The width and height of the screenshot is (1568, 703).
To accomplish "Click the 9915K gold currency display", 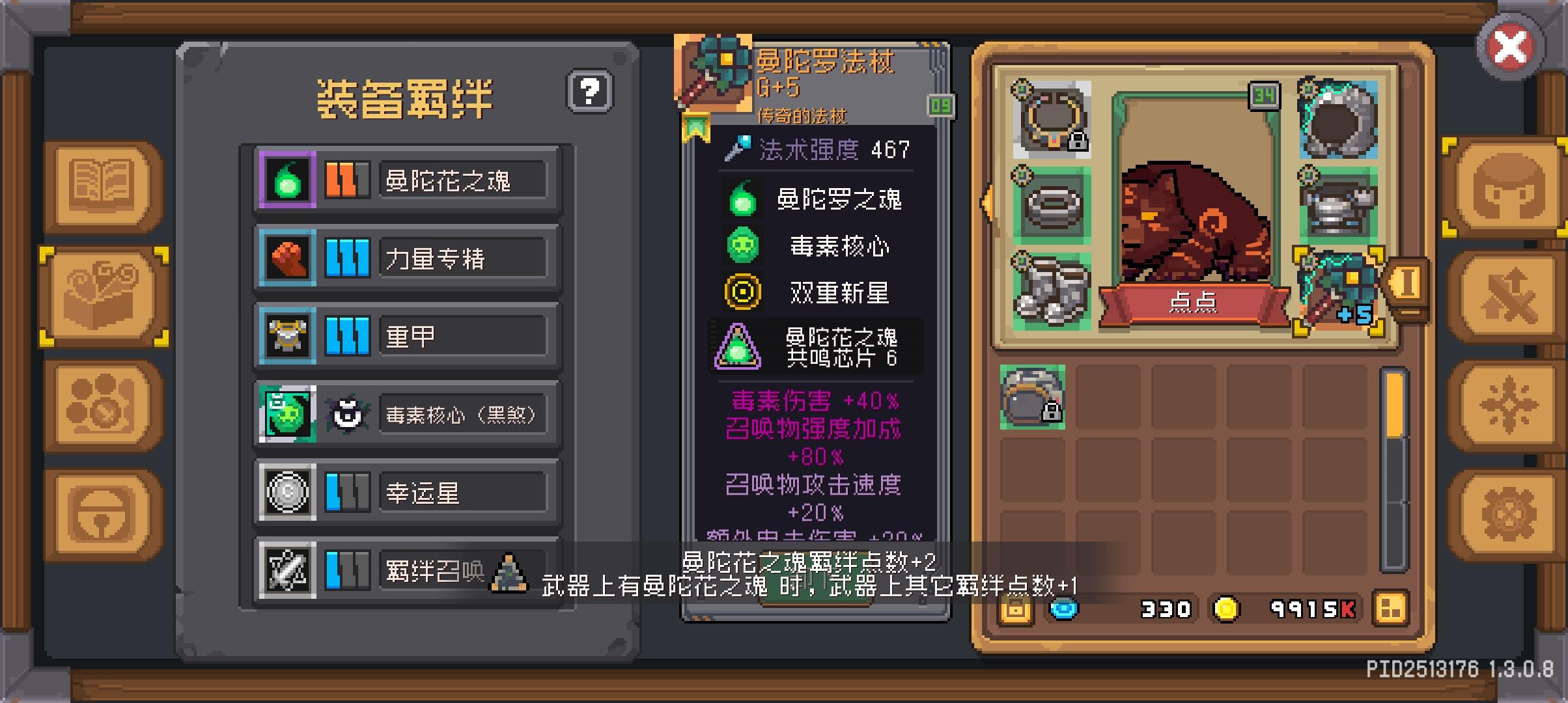I will pyautogui.click(x=1311, y=609).
